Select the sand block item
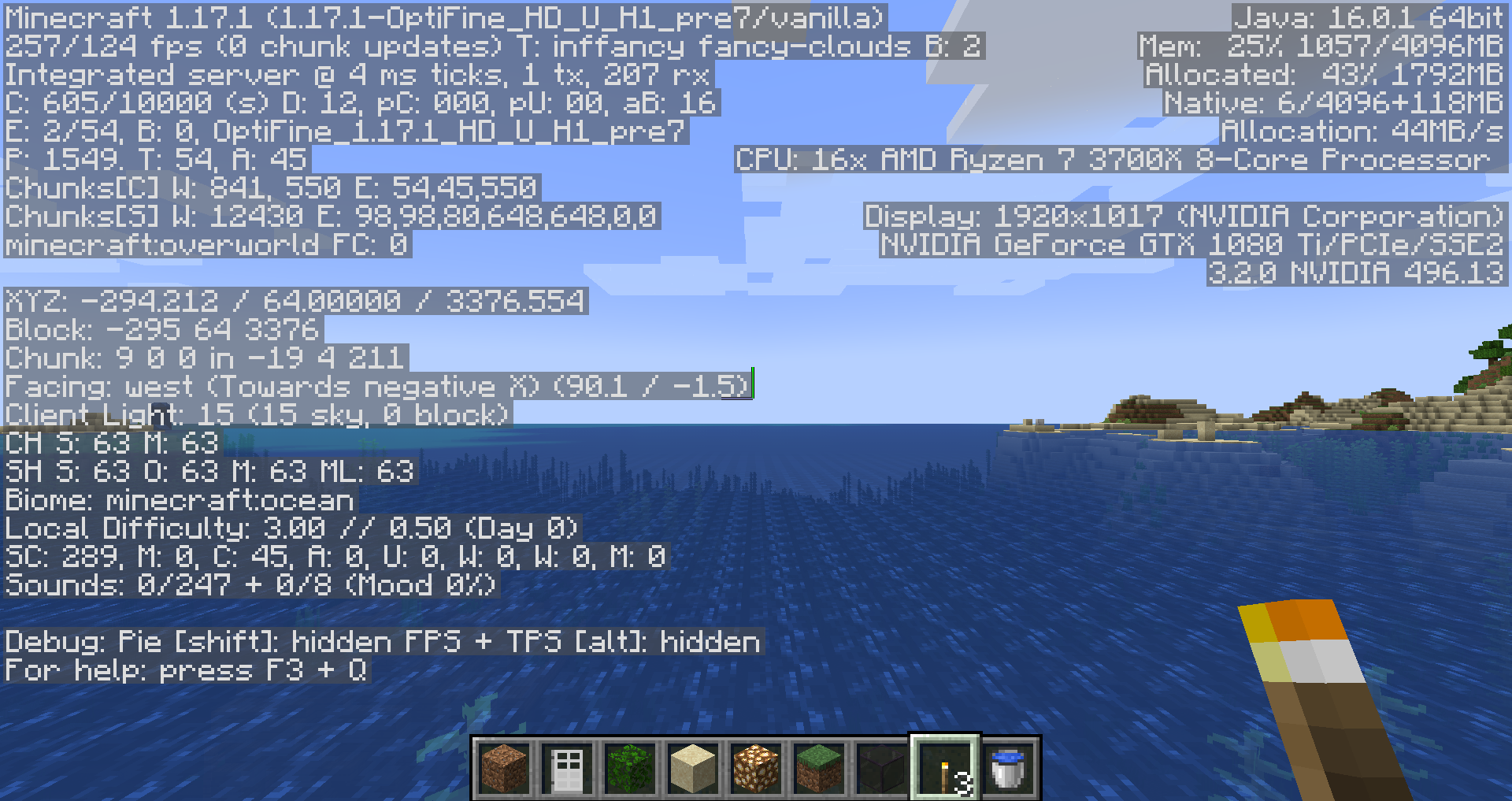Image resolution: width=1512 pixels, height=801 pixels. click(x=693, y=769)
